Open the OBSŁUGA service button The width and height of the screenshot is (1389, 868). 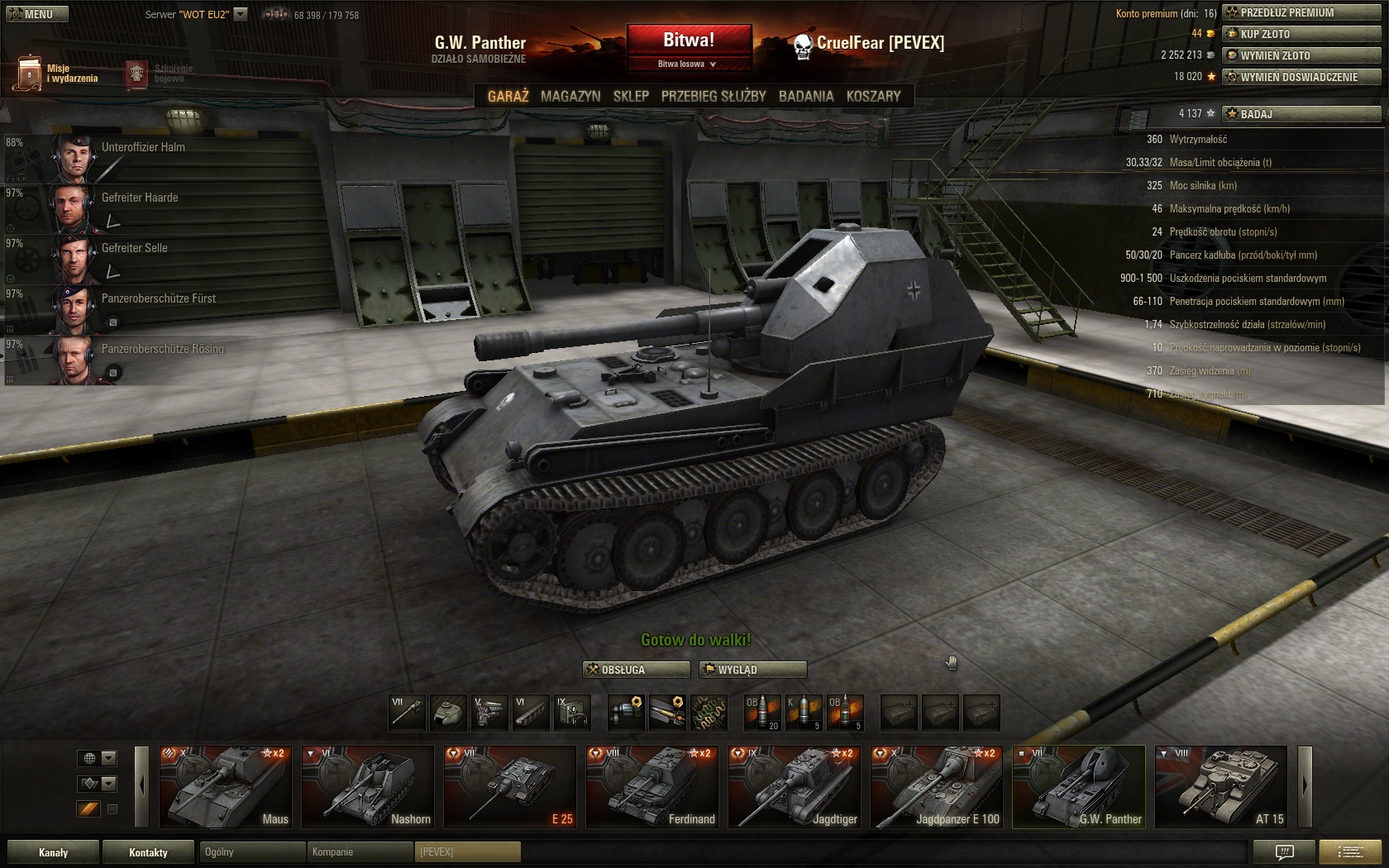pyautogui.click(x=637, y=670)
